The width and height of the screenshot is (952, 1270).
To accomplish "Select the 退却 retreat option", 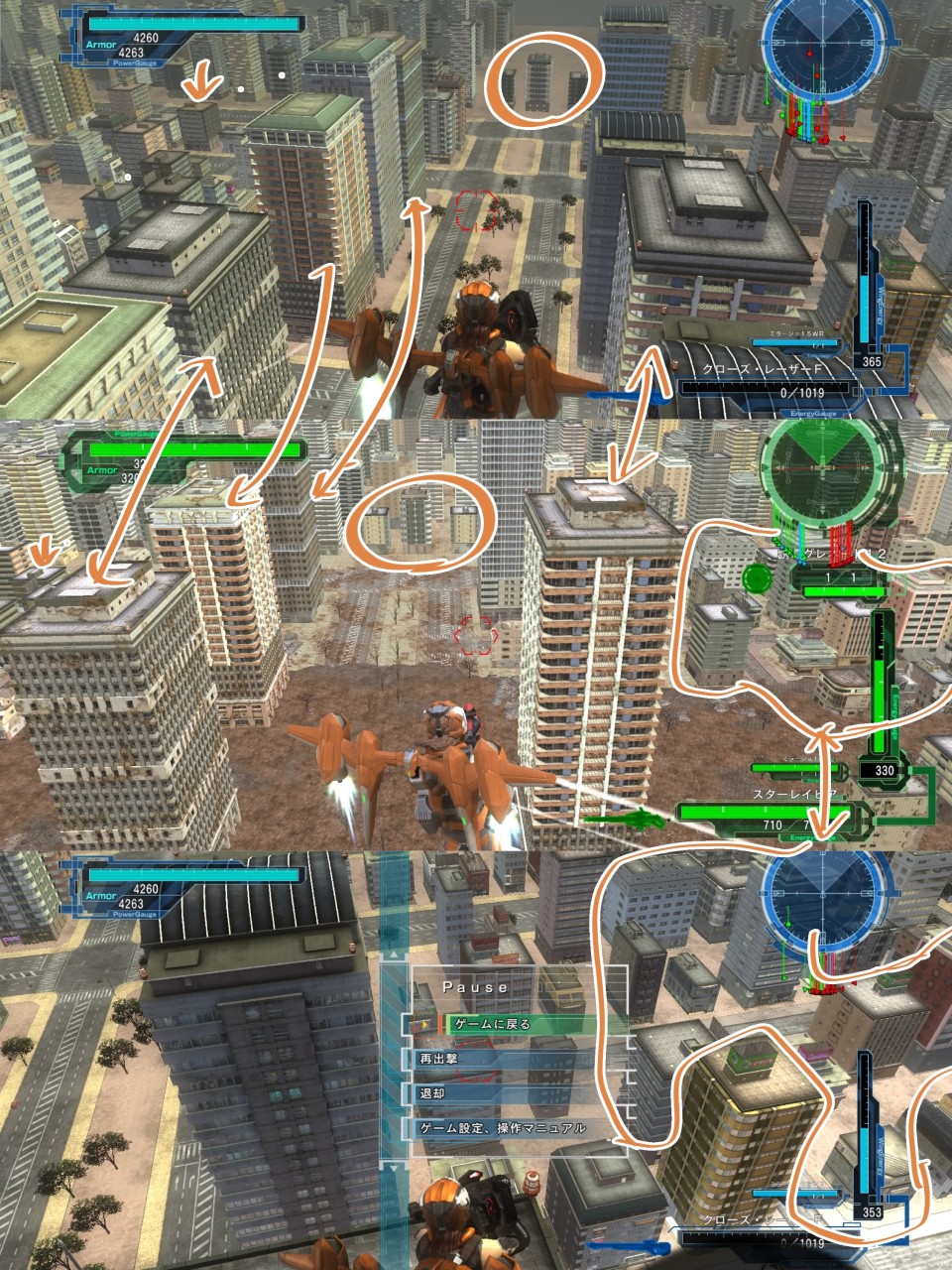I will click(516, 1093).
